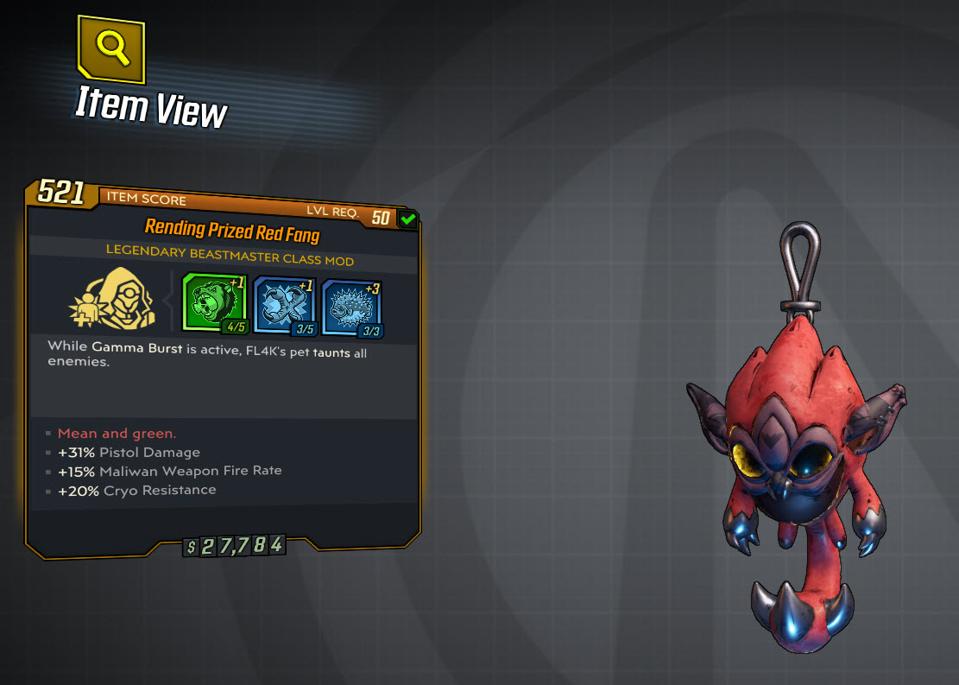Select the blue spiky creature skill showing 3/3
This screenshot has height=685, width=959.
pos(351,306)
